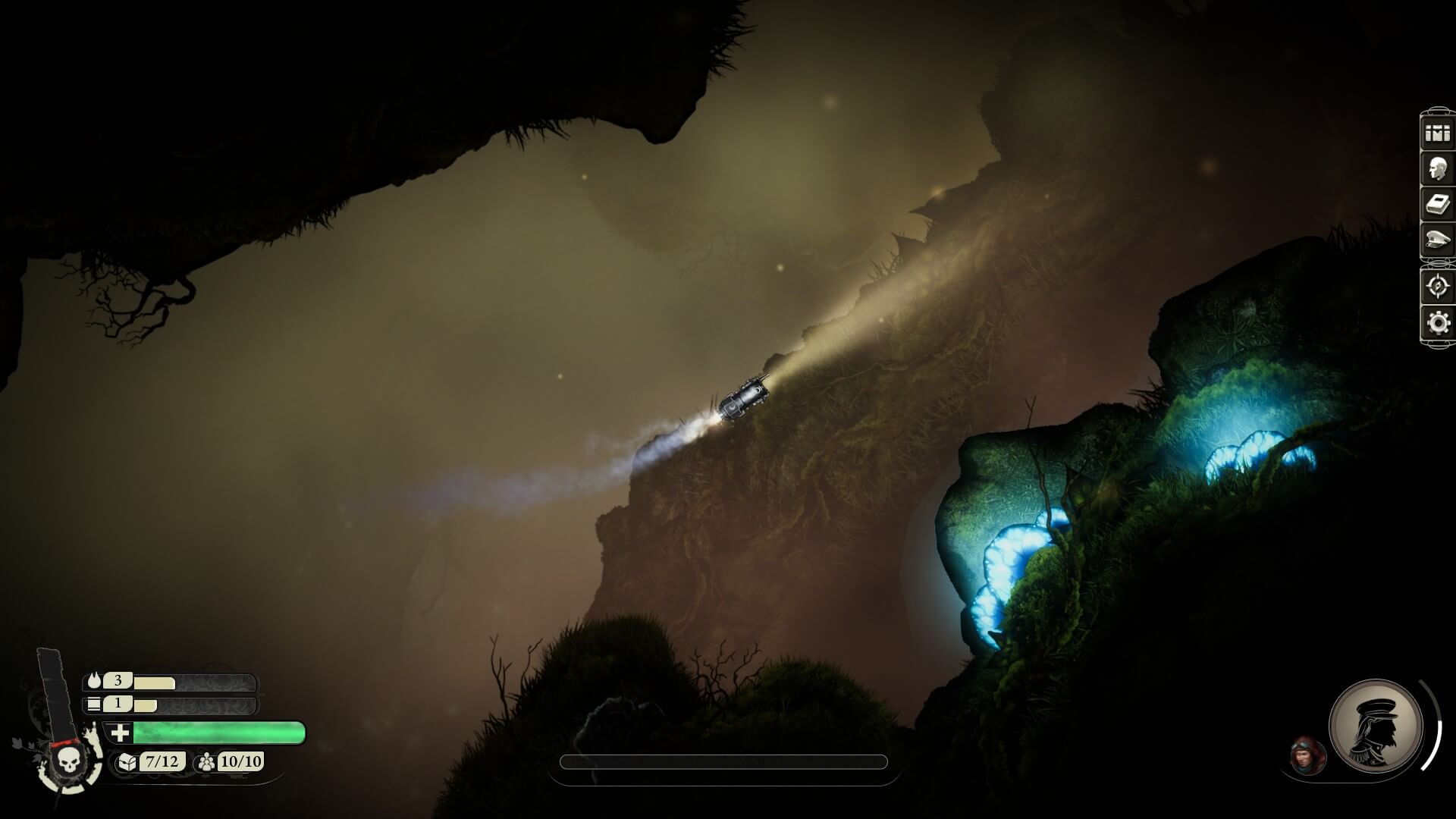Open the officer's cap panel
Image resolution: width=1456 pixels, height=819 pixels.
(1437, 240)
